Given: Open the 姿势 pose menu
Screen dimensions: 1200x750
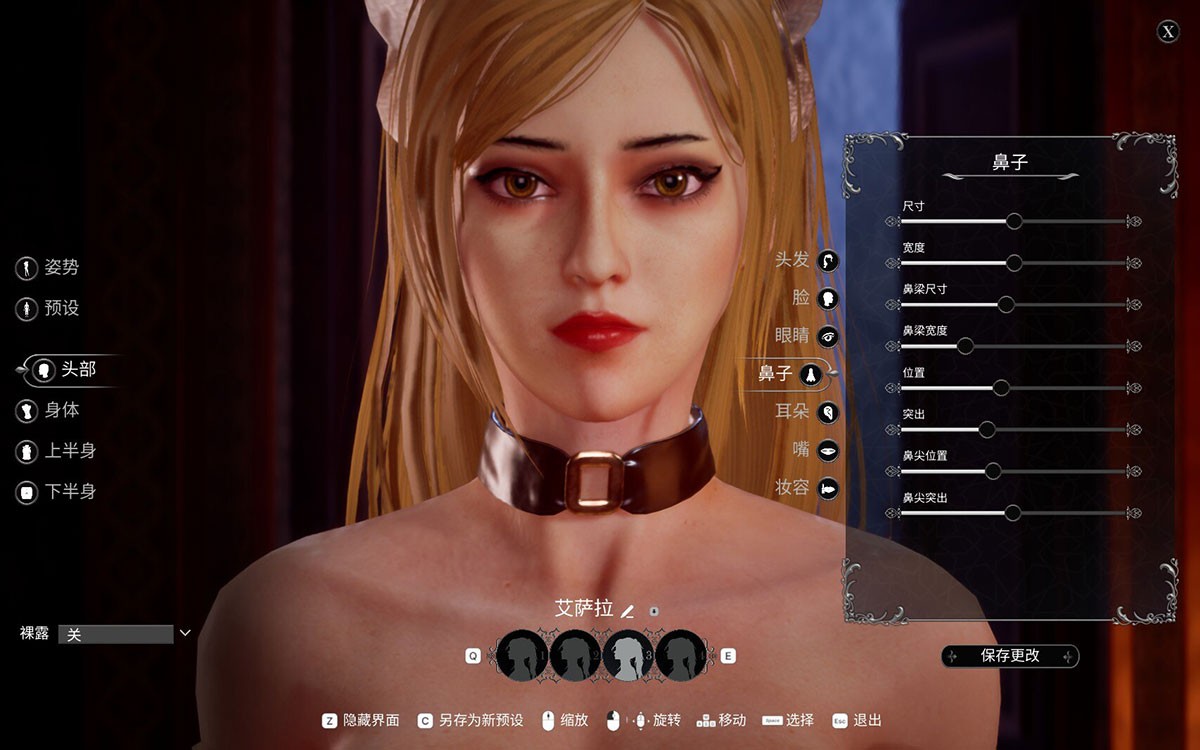Looking at the screenshot, I should pos(48,268).
